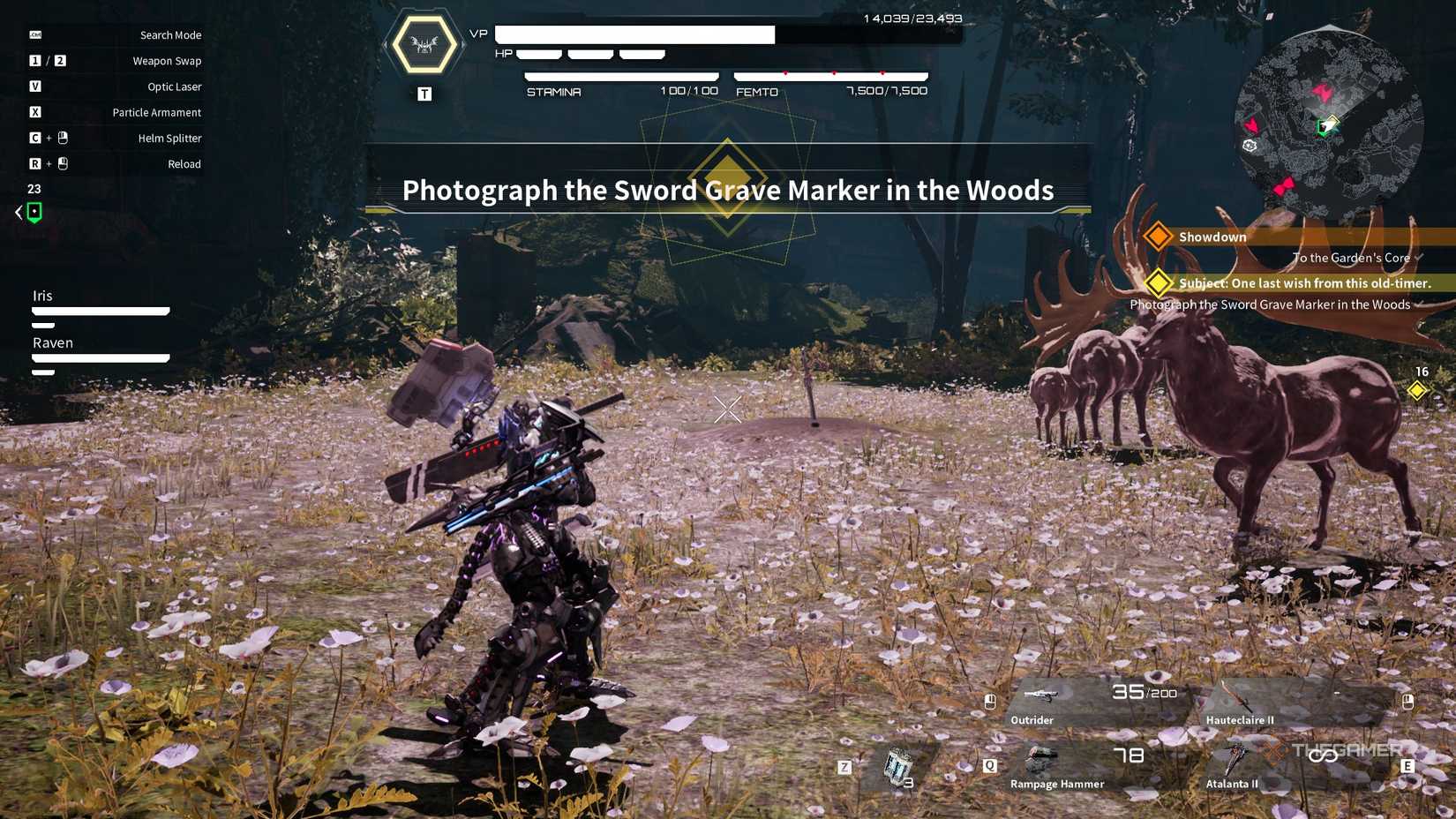Toggle Search Mode in the keybind list
Viewport: 1456px width, 819px height.
pos(170,34)
